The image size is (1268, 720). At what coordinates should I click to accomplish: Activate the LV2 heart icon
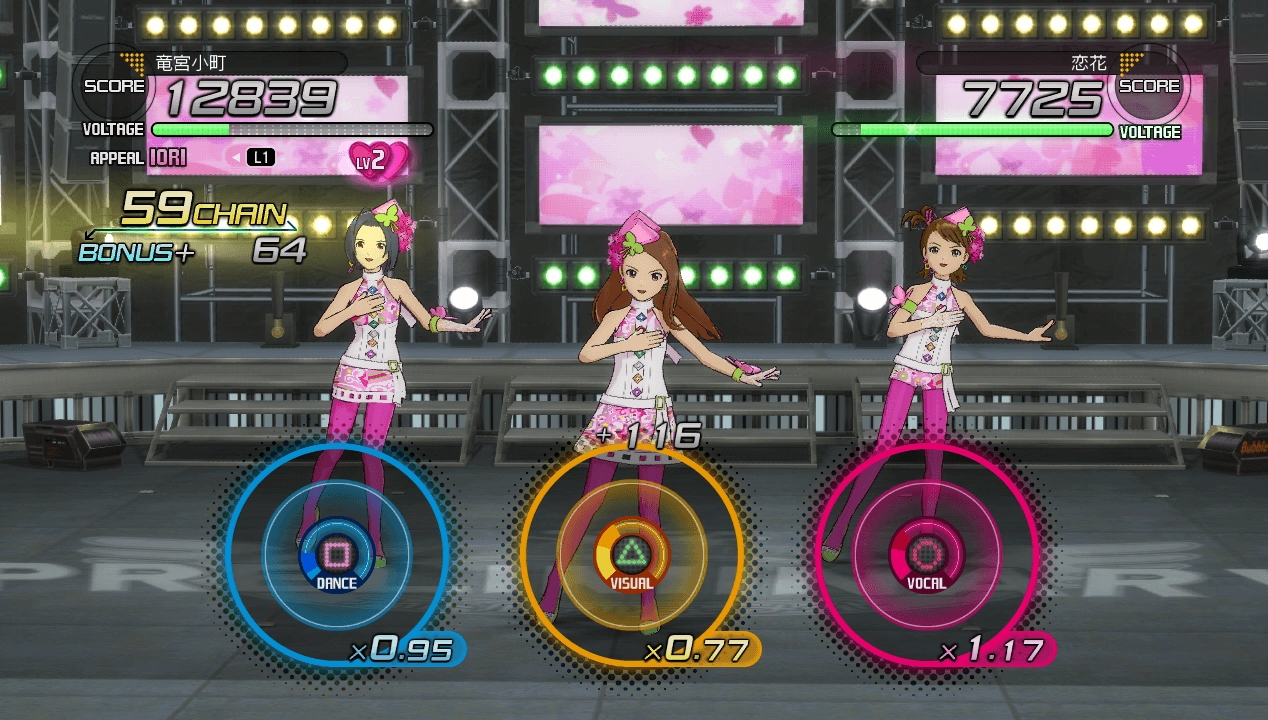[379, 159]
